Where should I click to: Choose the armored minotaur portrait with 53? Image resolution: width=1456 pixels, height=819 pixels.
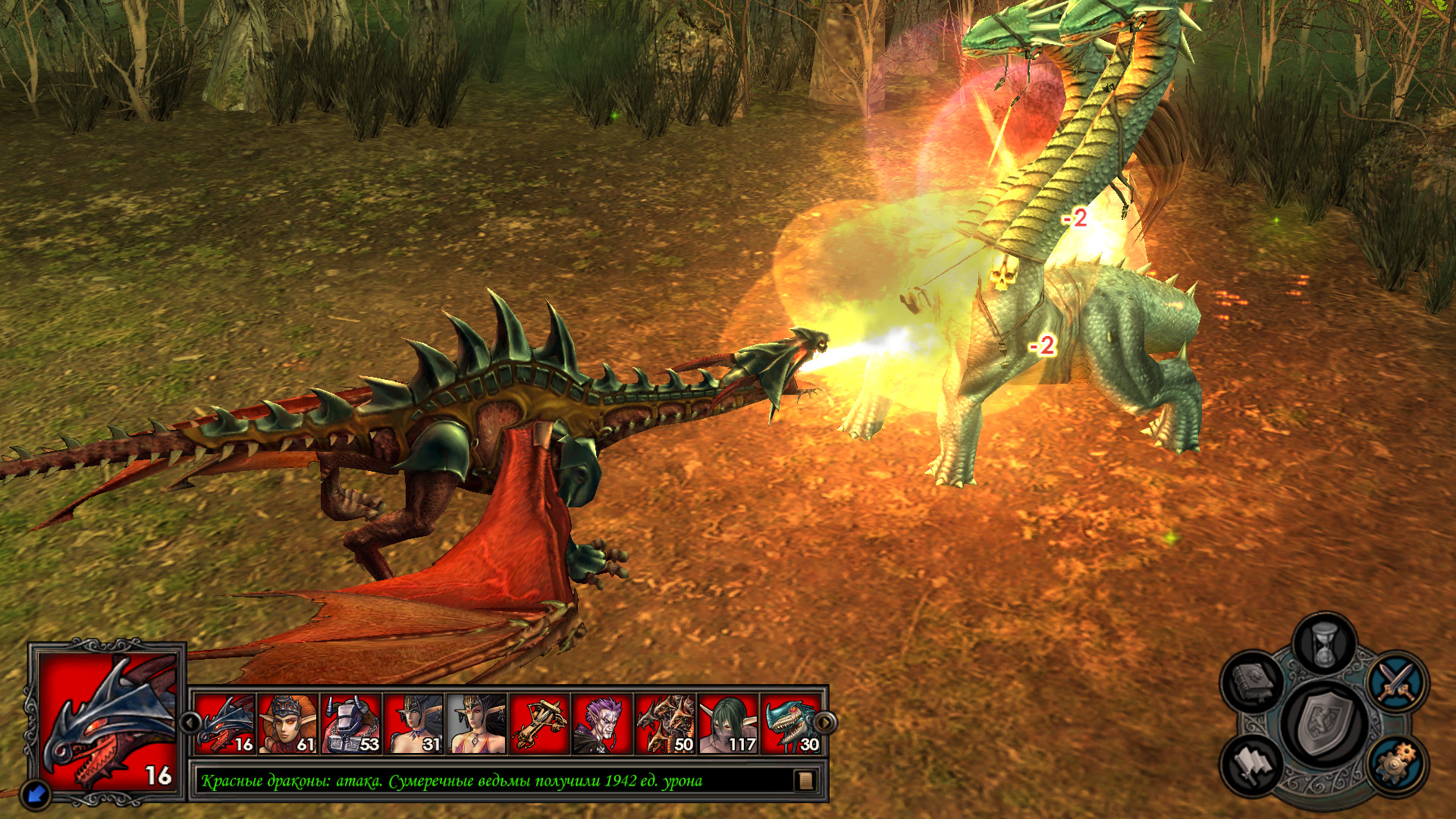point(351,724)
